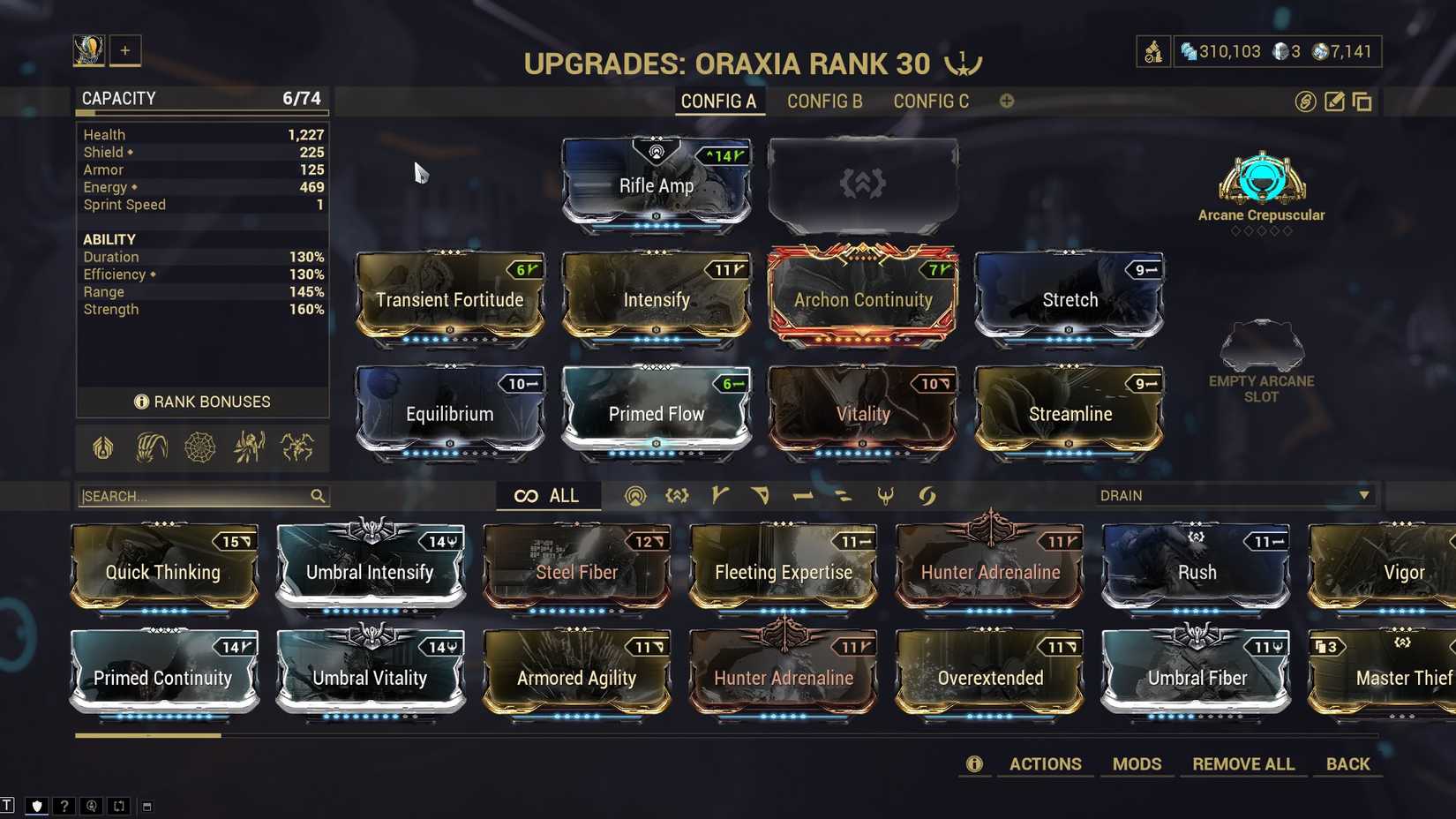Click the plus to add a new config

point(1006,101)
